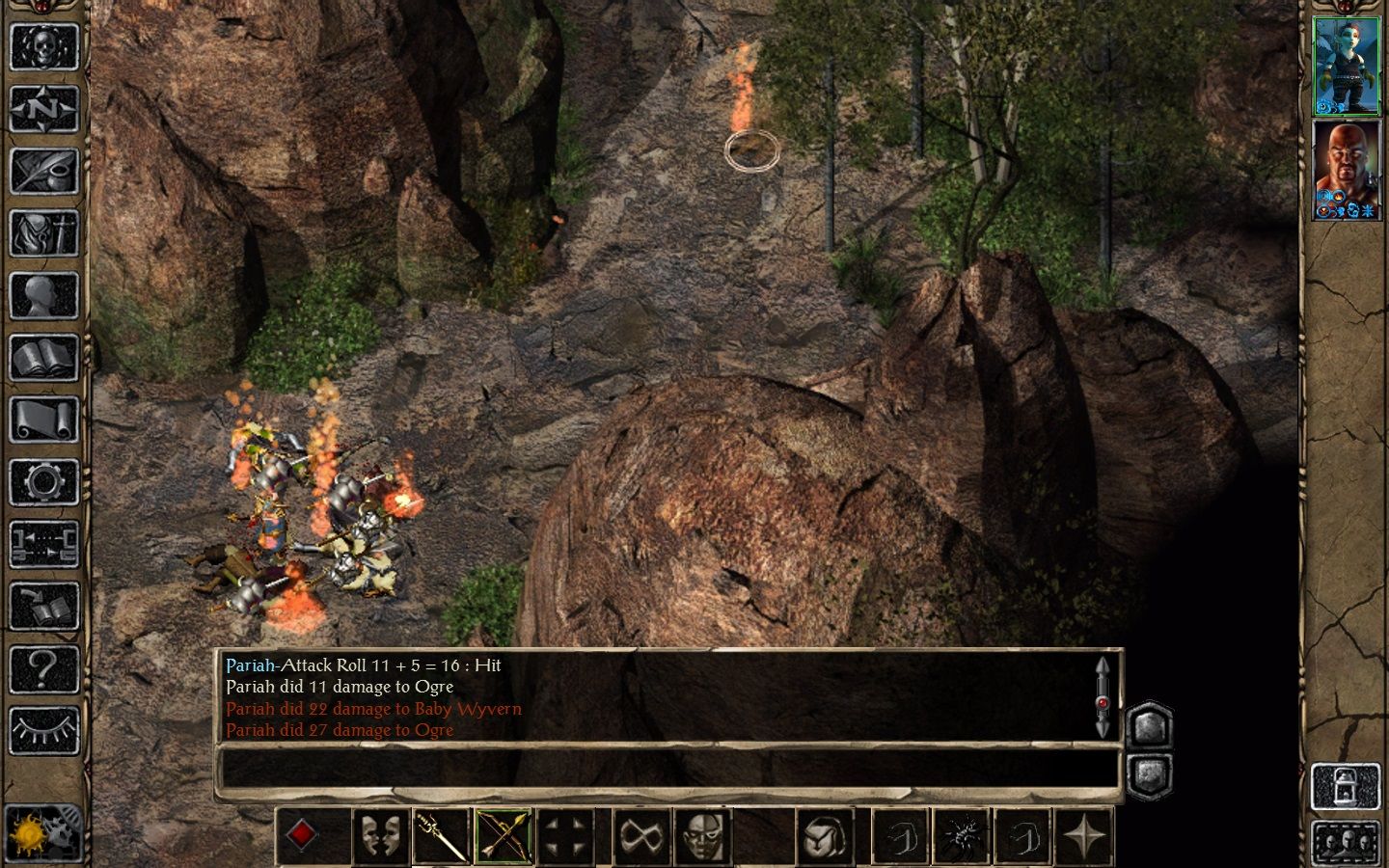Activate the twin masks ability button
1389x868 pixels.
click(x=379, y=835)
